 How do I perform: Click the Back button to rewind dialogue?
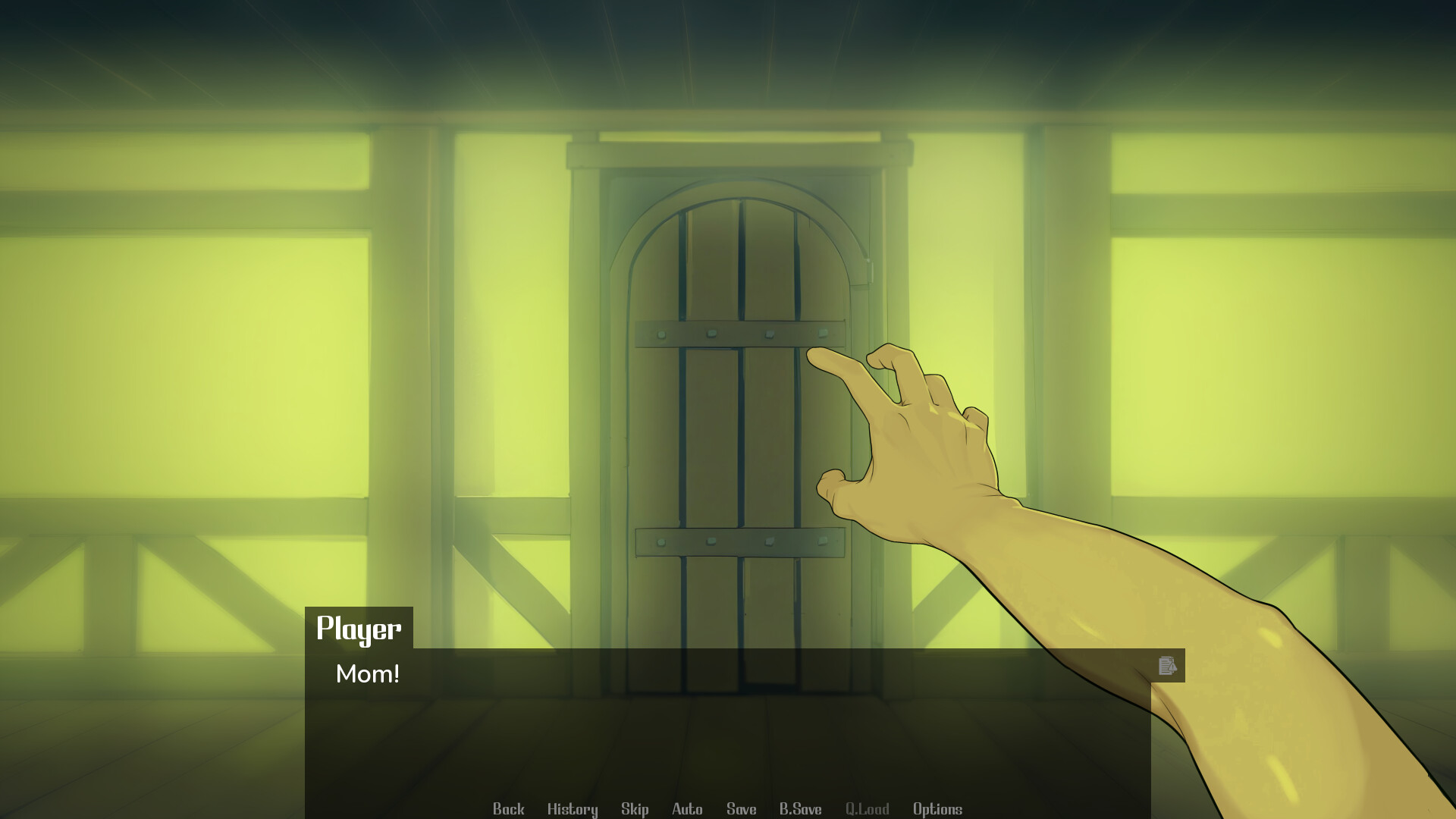click(x=509, y=809)
